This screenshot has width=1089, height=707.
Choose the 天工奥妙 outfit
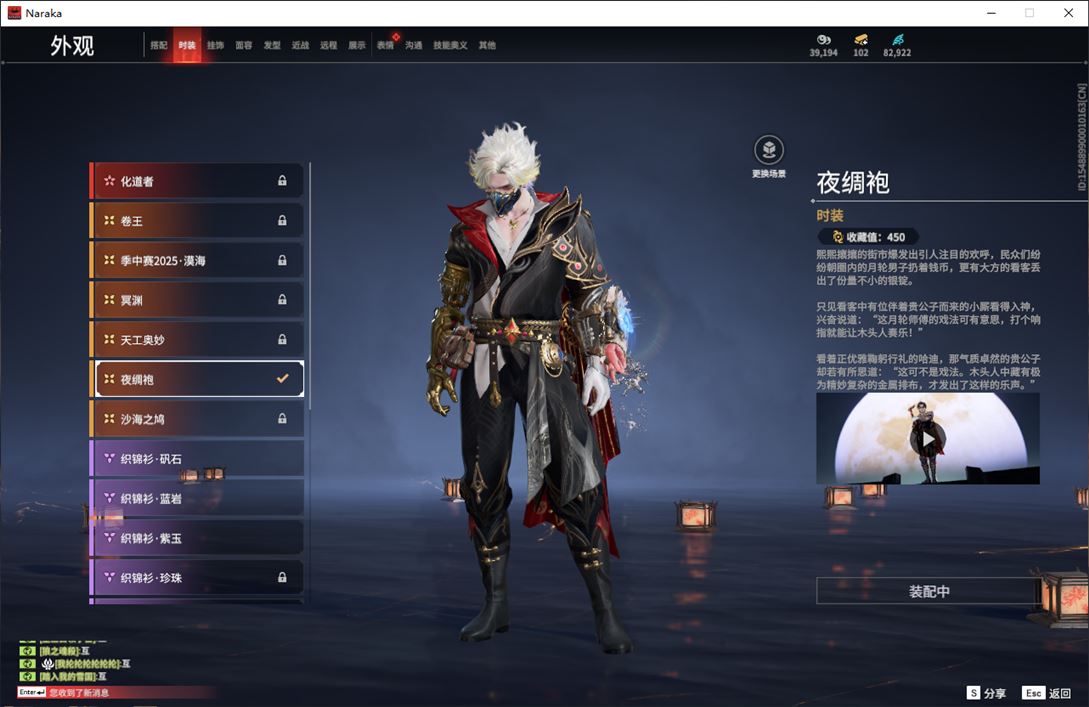tap(198, 340)
